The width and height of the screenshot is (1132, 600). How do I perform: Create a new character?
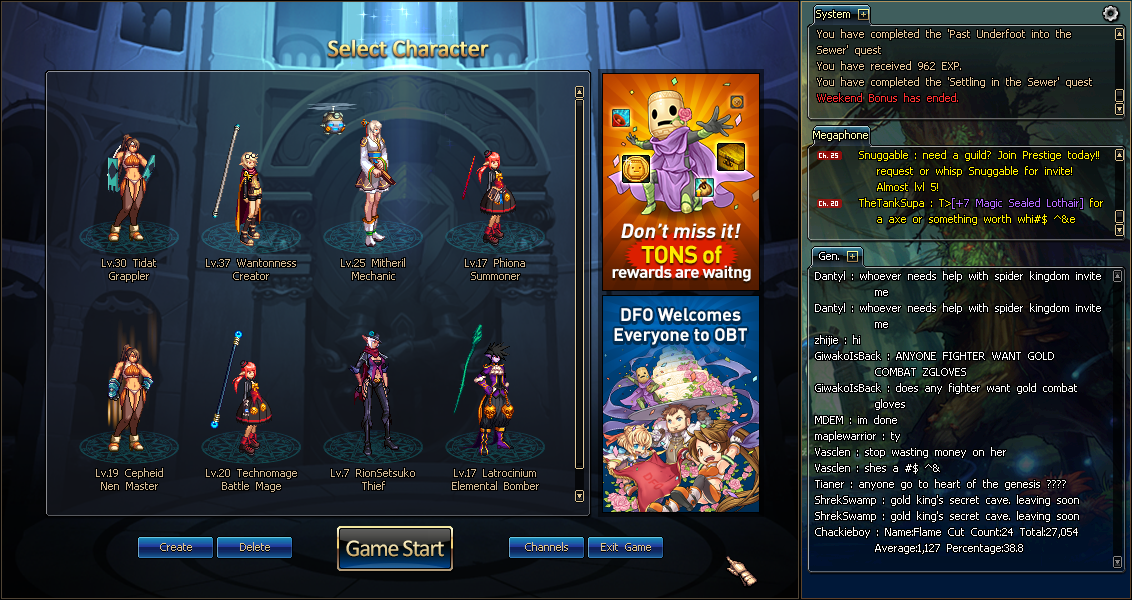click(175, 547)
